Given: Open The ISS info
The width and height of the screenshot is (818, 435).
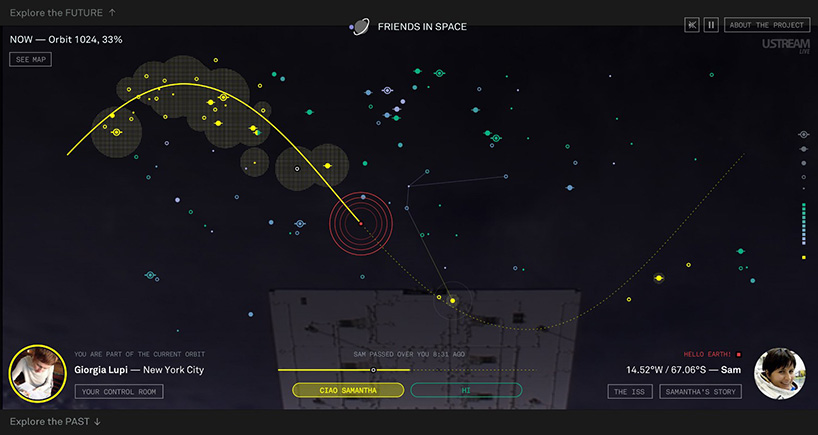Looking at the screenshot, I should [x=630, y=392].
